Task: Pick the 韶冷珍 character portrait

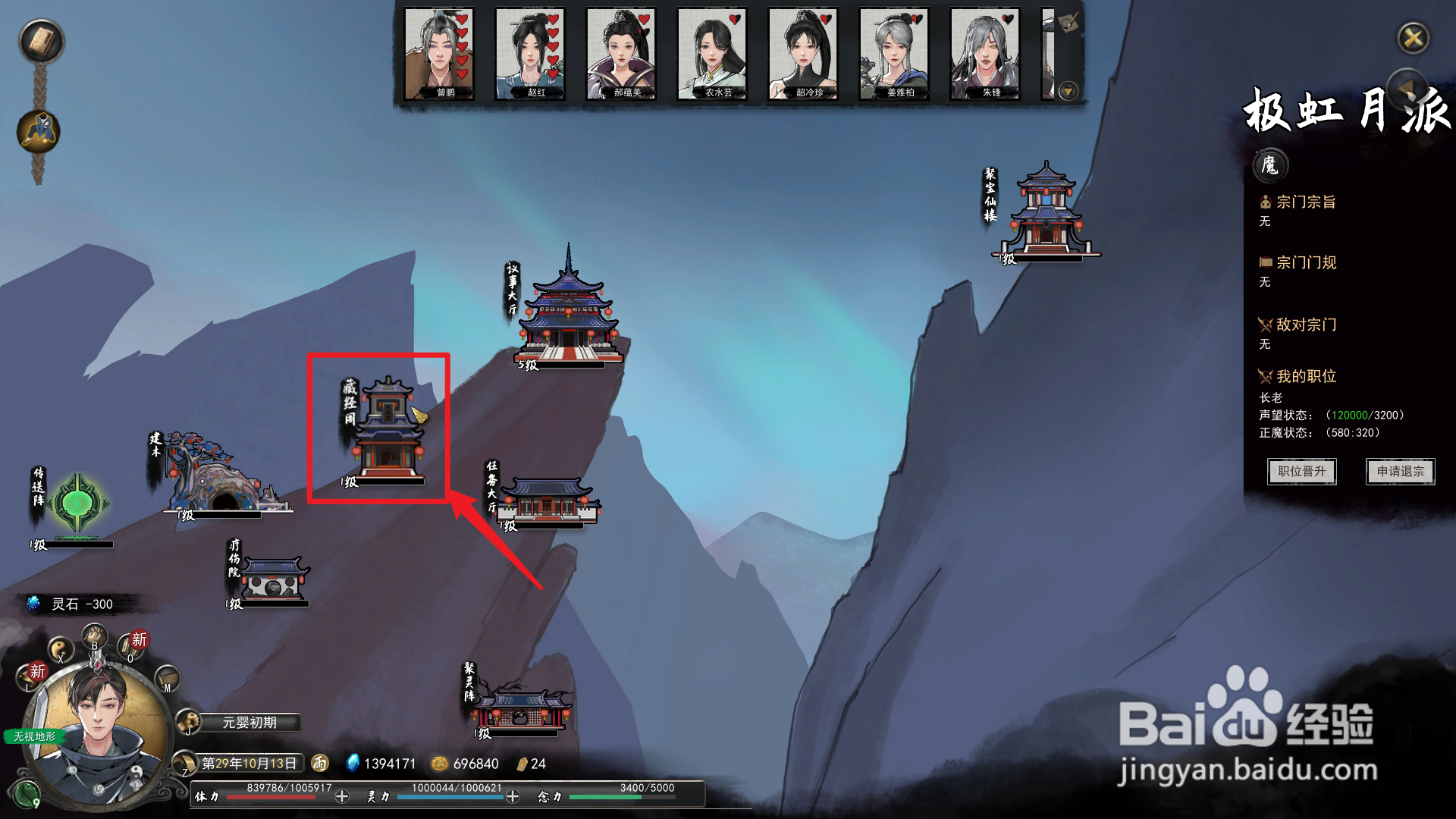Action: tap(803, 55)
